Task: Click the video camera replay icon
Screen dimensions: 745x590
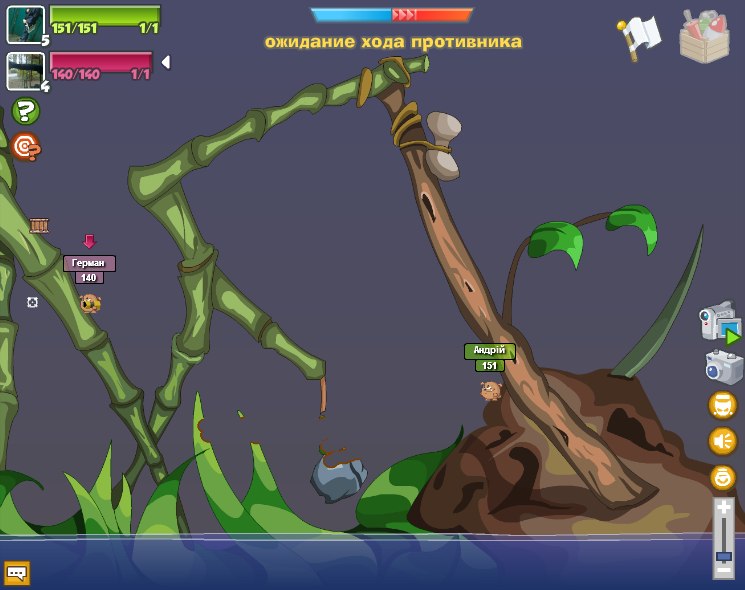Action: coord(719,322)
